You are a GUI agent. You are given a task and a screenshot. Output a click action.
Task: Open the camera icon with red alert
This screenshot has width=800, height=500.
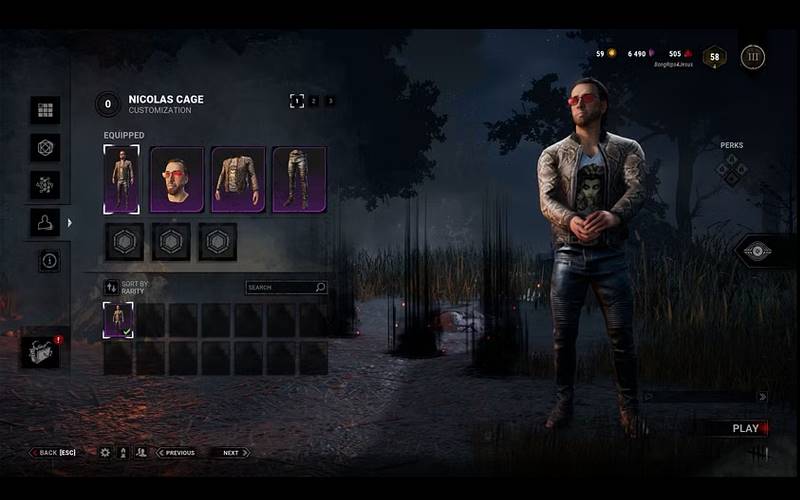click(41, 352)
